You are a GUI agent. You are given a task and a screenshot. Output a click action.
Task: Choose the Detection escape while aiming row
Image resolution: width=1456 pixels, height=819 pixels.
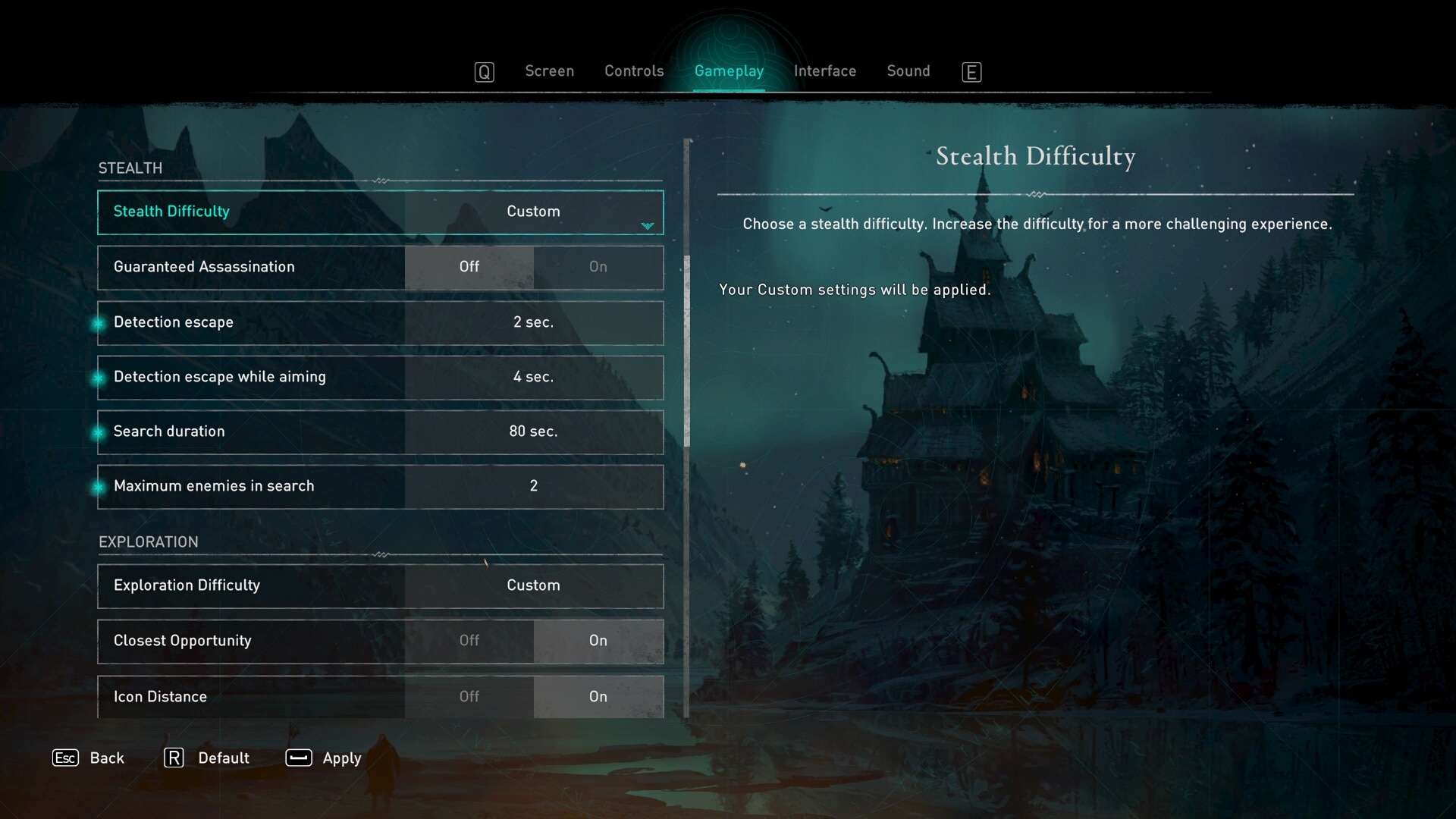381,377
